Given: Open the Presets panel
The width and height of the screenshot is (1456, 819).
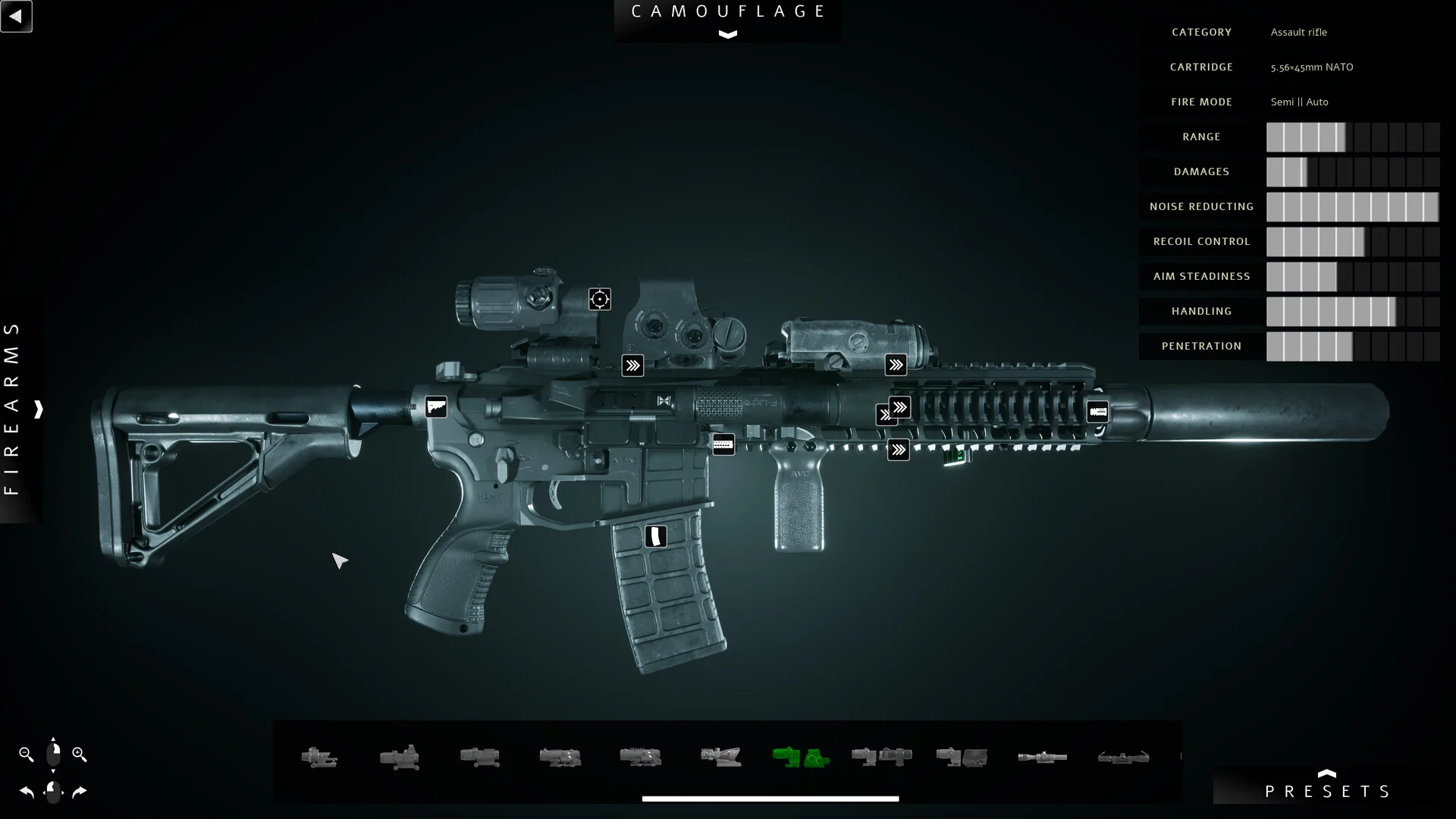Looking at the screenshot, I should tap(1327, 790).
